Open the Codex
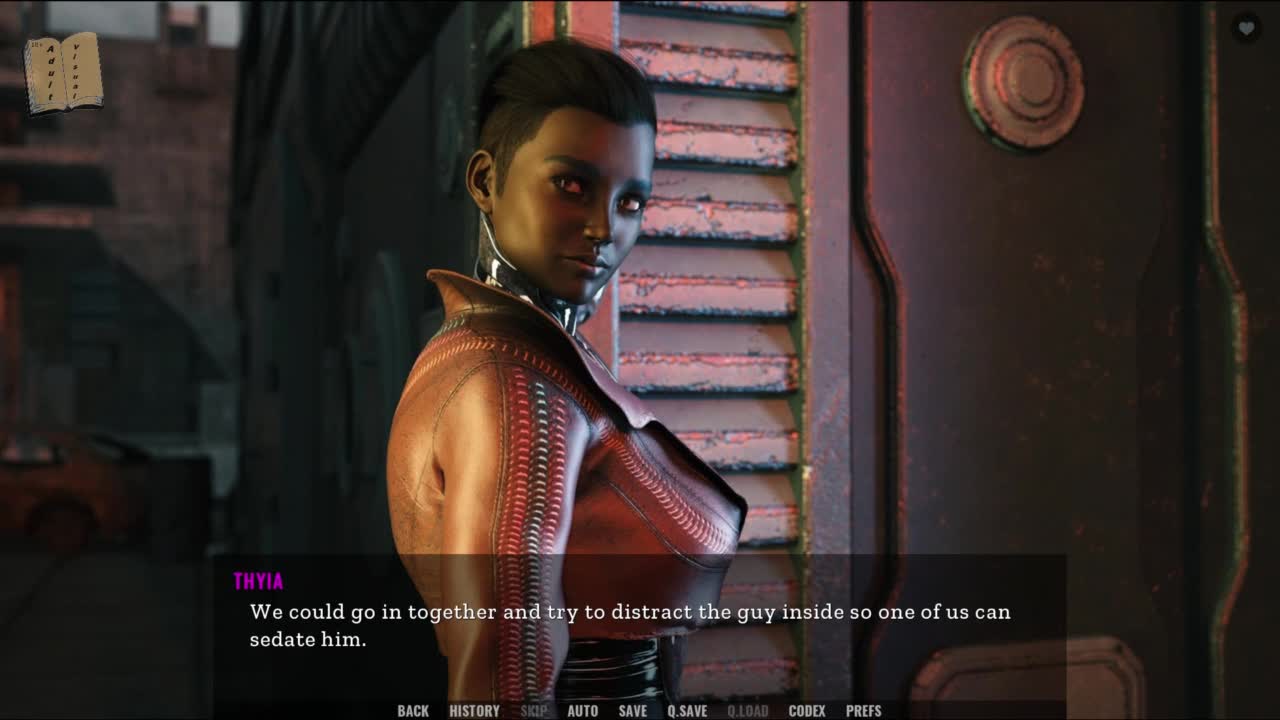This screenshot has width=1280, height=720. pyautogui.click(x=807, y=711)
